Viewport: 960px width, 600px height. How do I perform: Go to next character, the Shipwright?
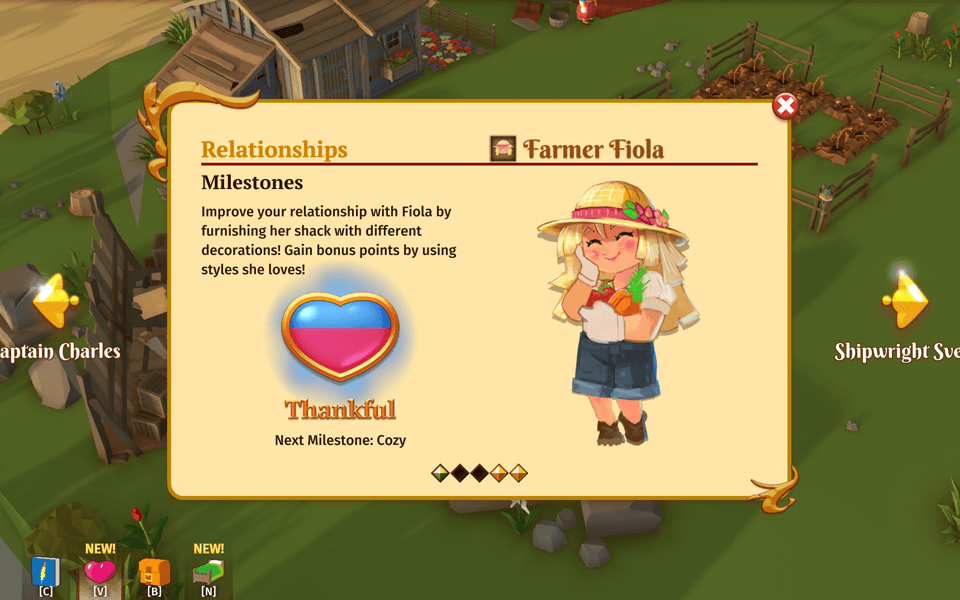pos(906,299)
